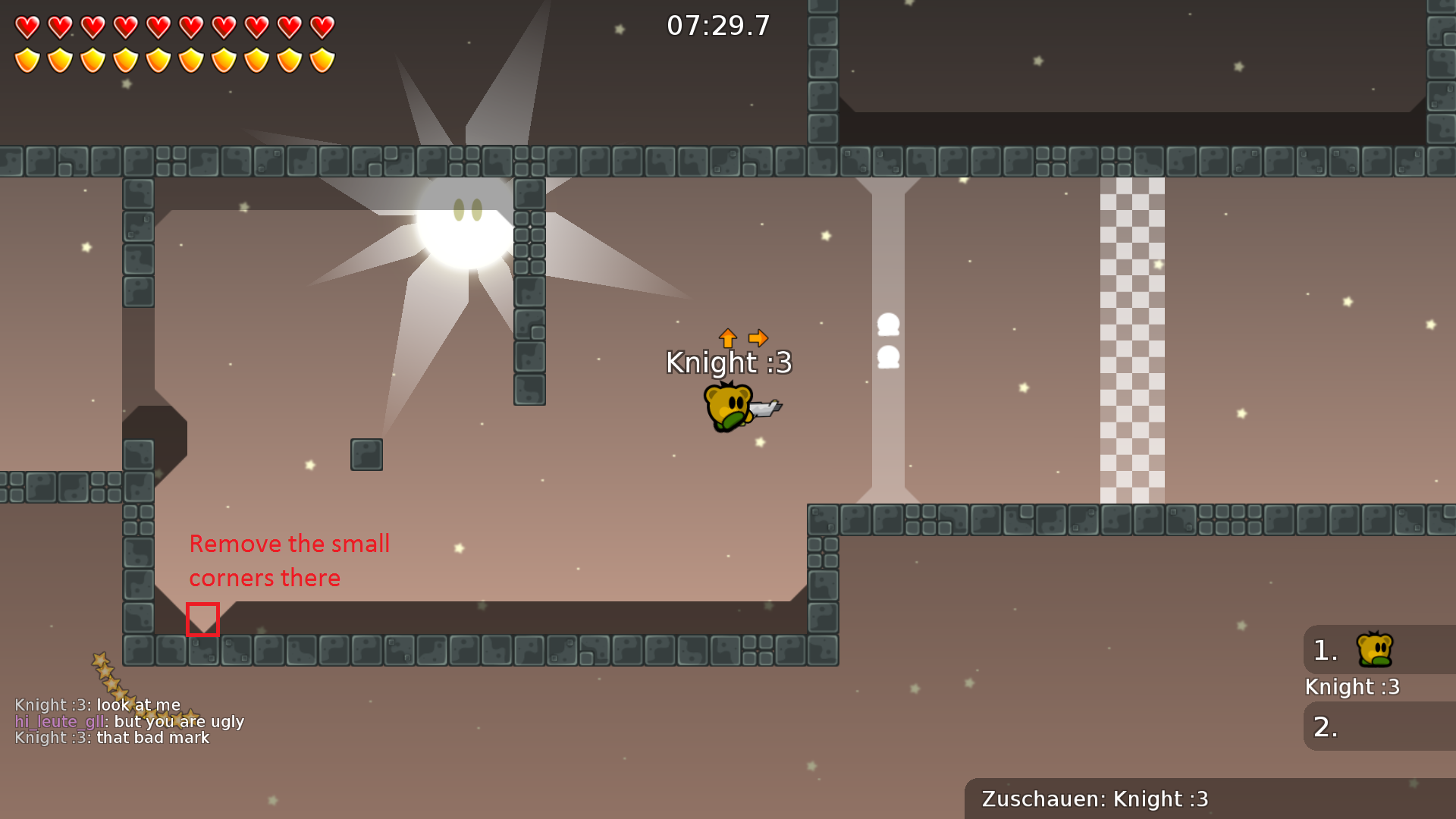Click the Remove the small corners there annotation
This screenshot has height=819, width=1456.
pyautogui.click(x=290, y=560)
